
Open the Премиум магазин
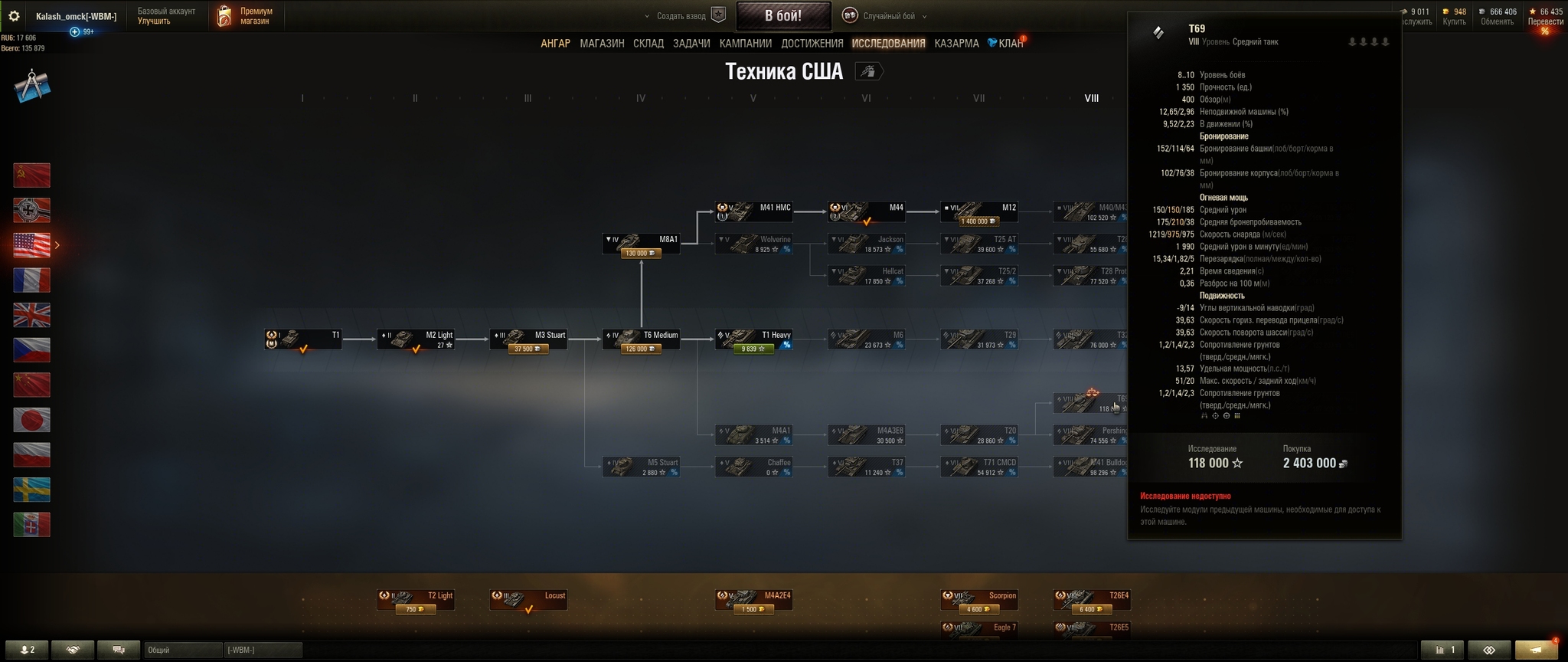click(246, 16)
